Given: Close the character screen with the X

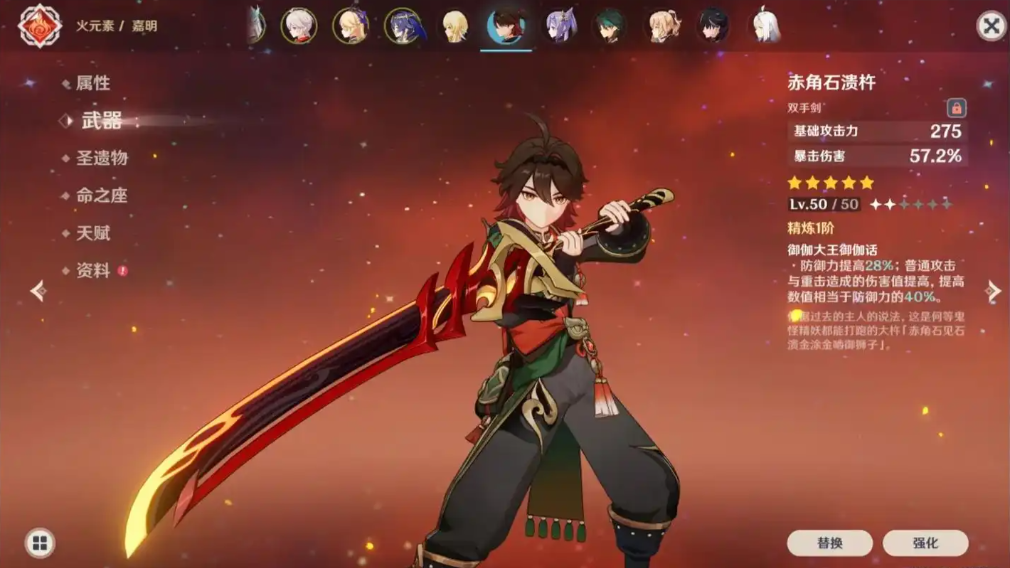Looking at the screenshot, I should click(990, 26).
